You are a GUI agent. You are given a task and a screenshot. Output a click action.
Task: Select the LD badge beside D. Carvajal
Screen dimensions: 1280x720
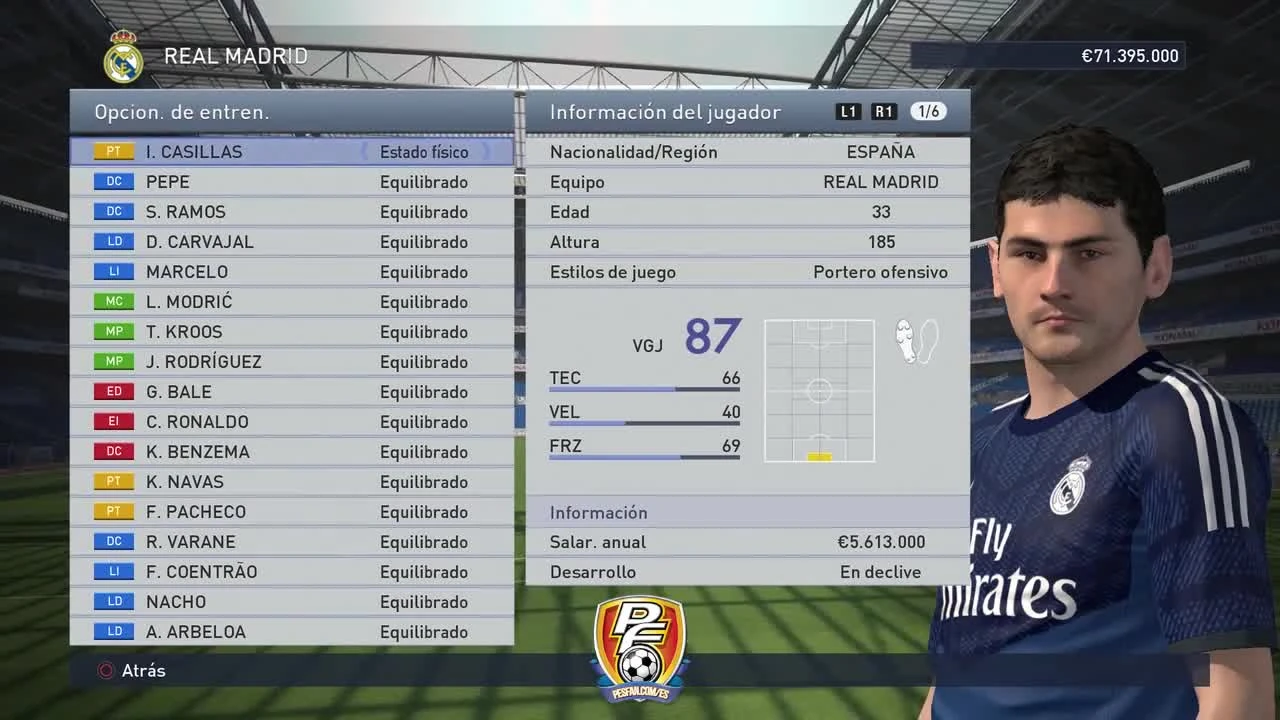click(x=113, y=241)
